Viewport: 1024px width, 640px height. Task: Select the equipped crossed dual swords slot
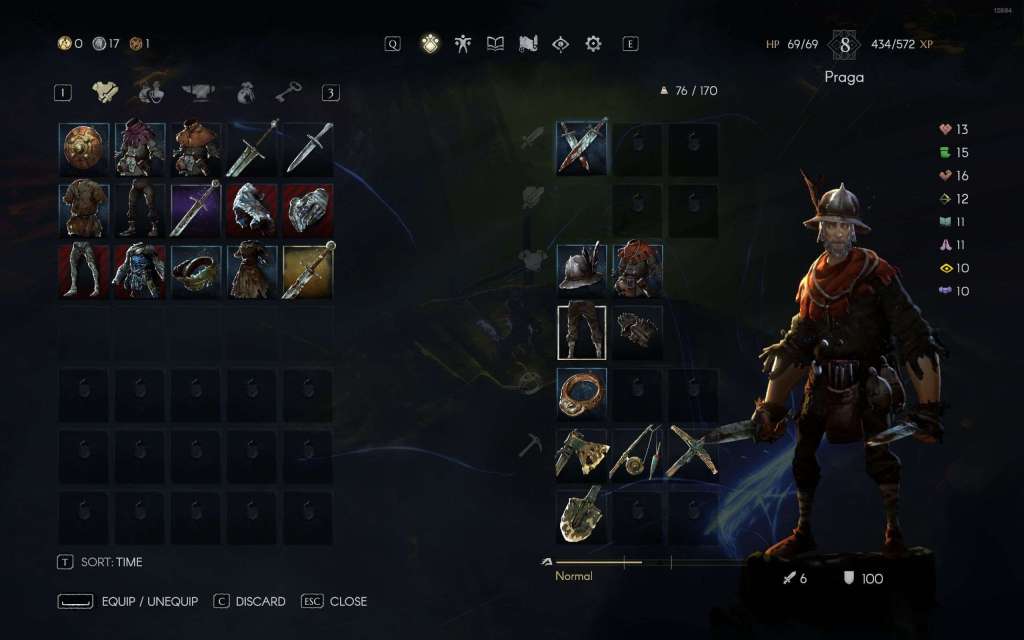pos(581,148)
